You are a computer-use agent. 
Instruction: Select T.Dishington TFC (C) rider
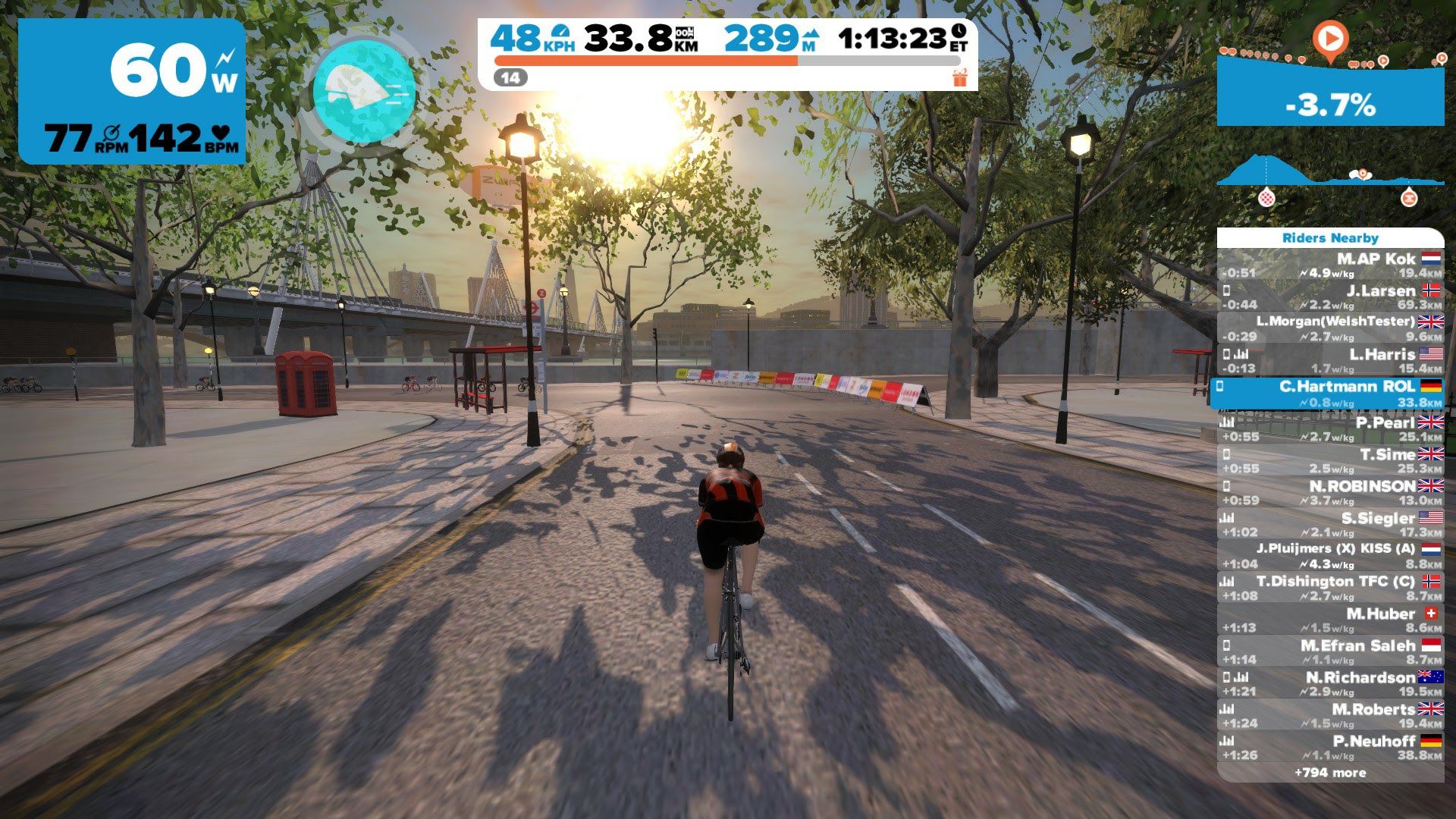click(1330, 588)
